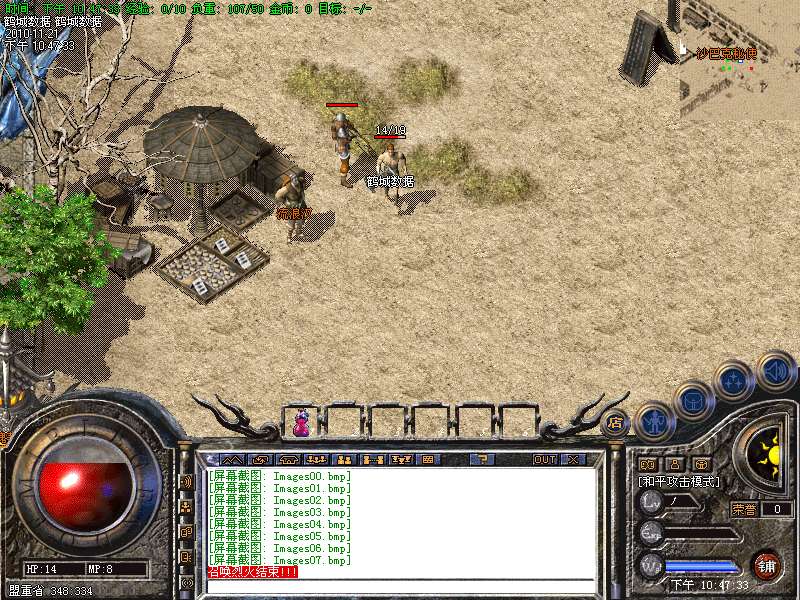
Task: Close the game with the X button
Action: 573,460
